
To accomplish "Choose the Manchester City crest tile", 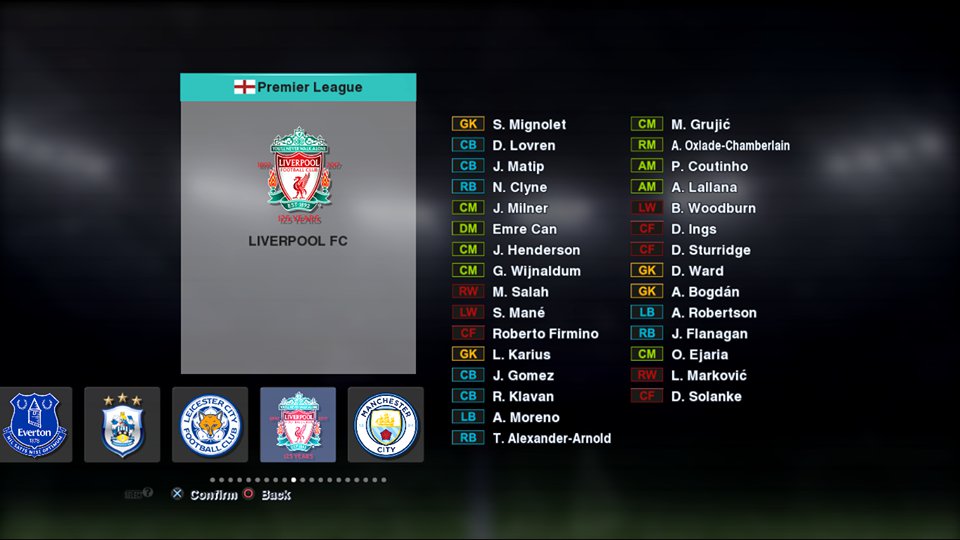I will (x=385, y=425).
